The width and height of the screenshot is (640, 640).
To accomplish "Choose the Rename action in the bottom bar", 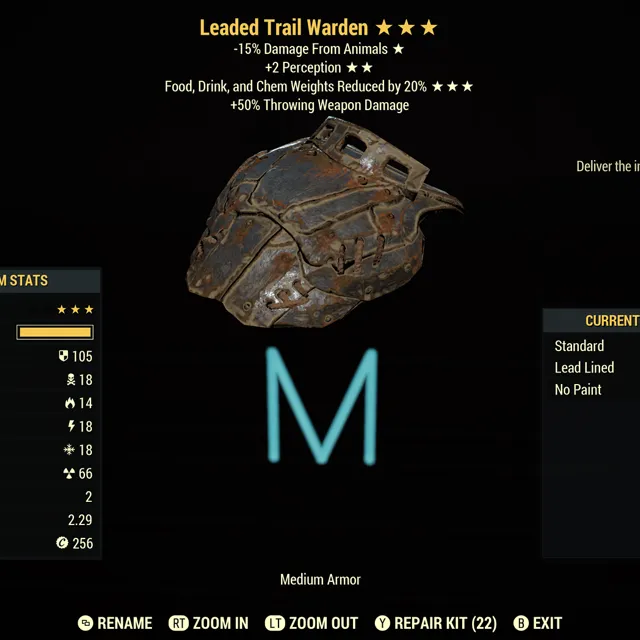I will 116,623.
